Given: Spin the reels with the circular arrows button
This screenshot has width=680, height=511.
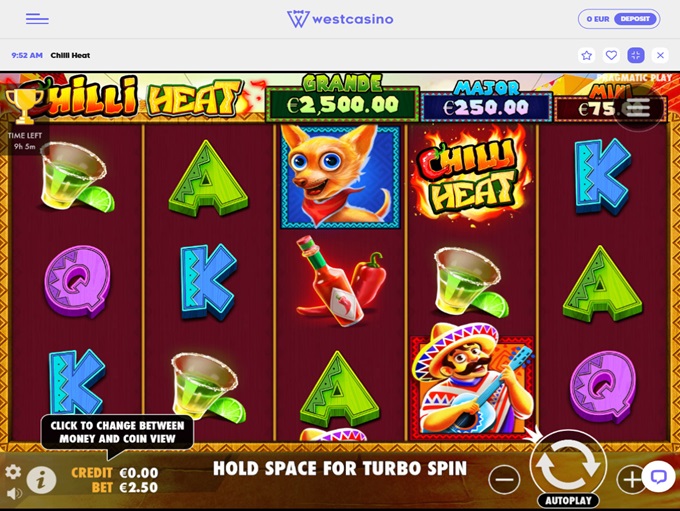Looking at the screenshot, I should point(567,463).
